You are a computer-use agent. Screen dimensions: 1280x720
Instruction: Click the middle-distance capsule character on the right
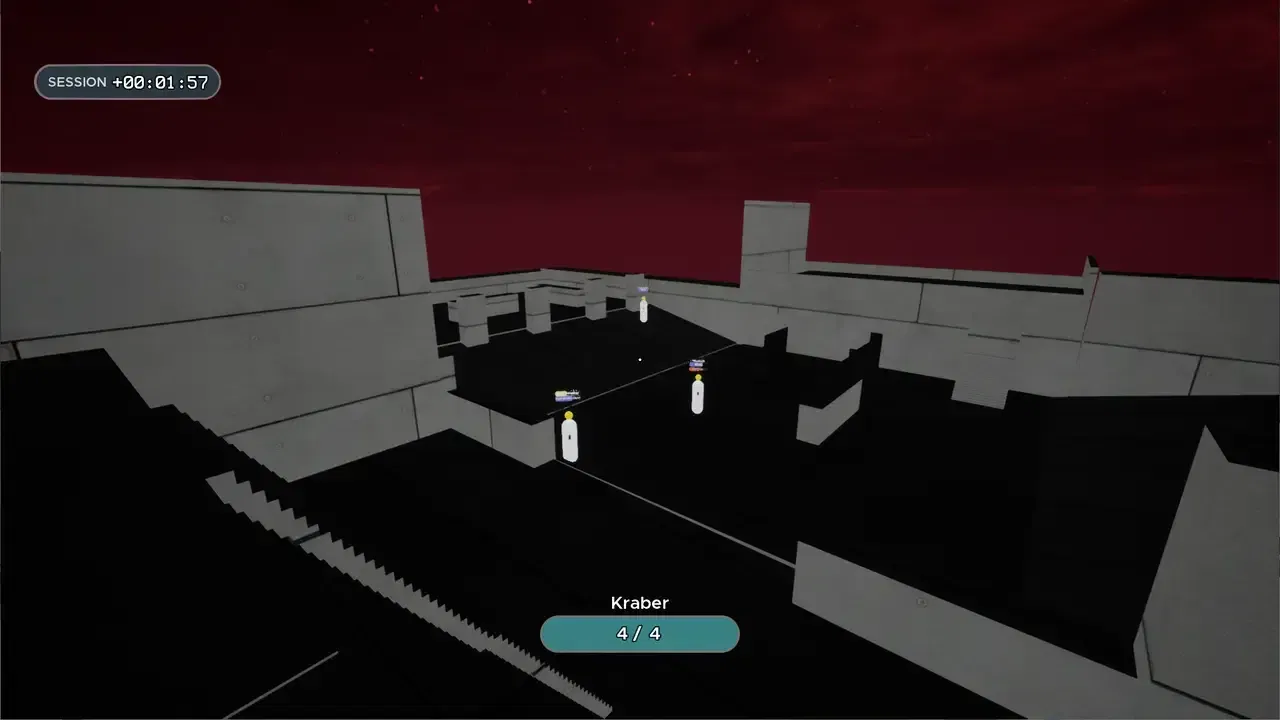[x=697, y=397]
